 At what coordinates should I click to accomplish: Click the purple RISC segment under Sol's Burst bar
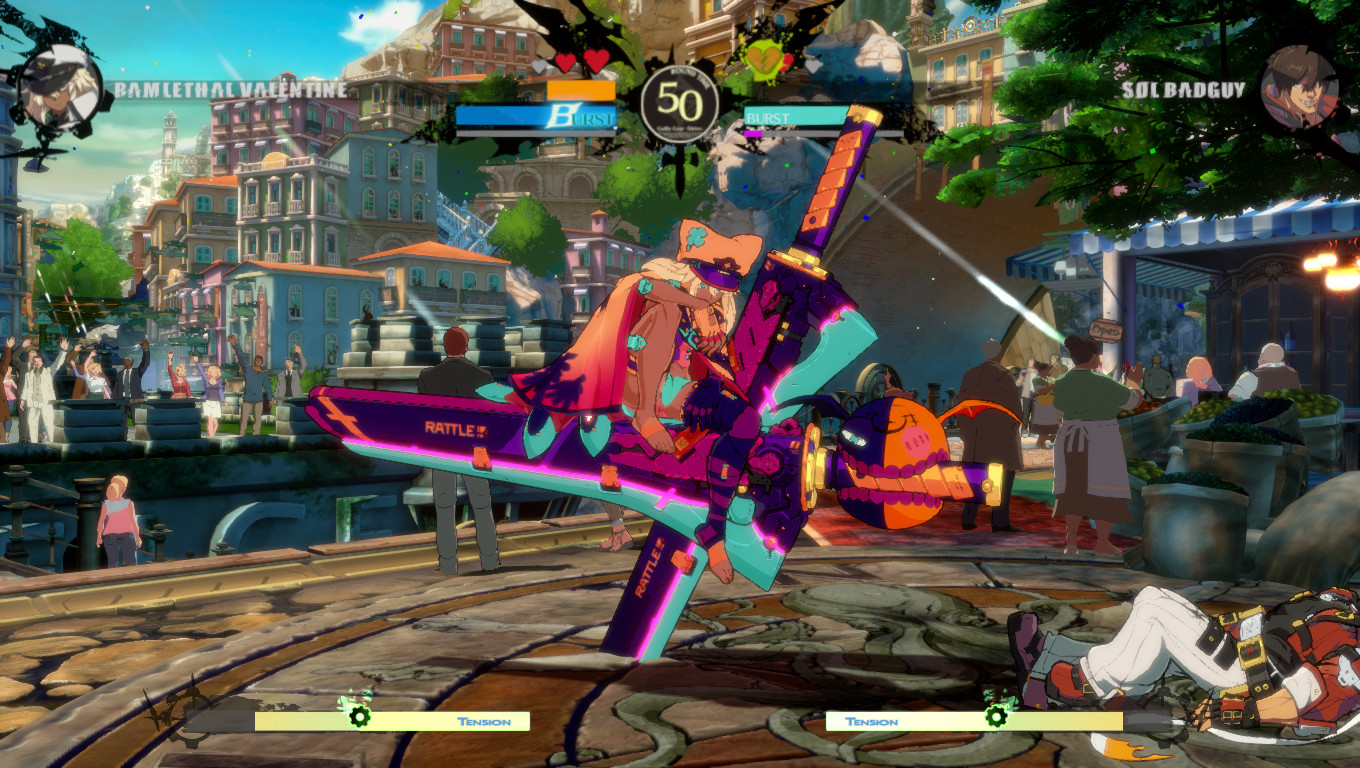point(753,133)
